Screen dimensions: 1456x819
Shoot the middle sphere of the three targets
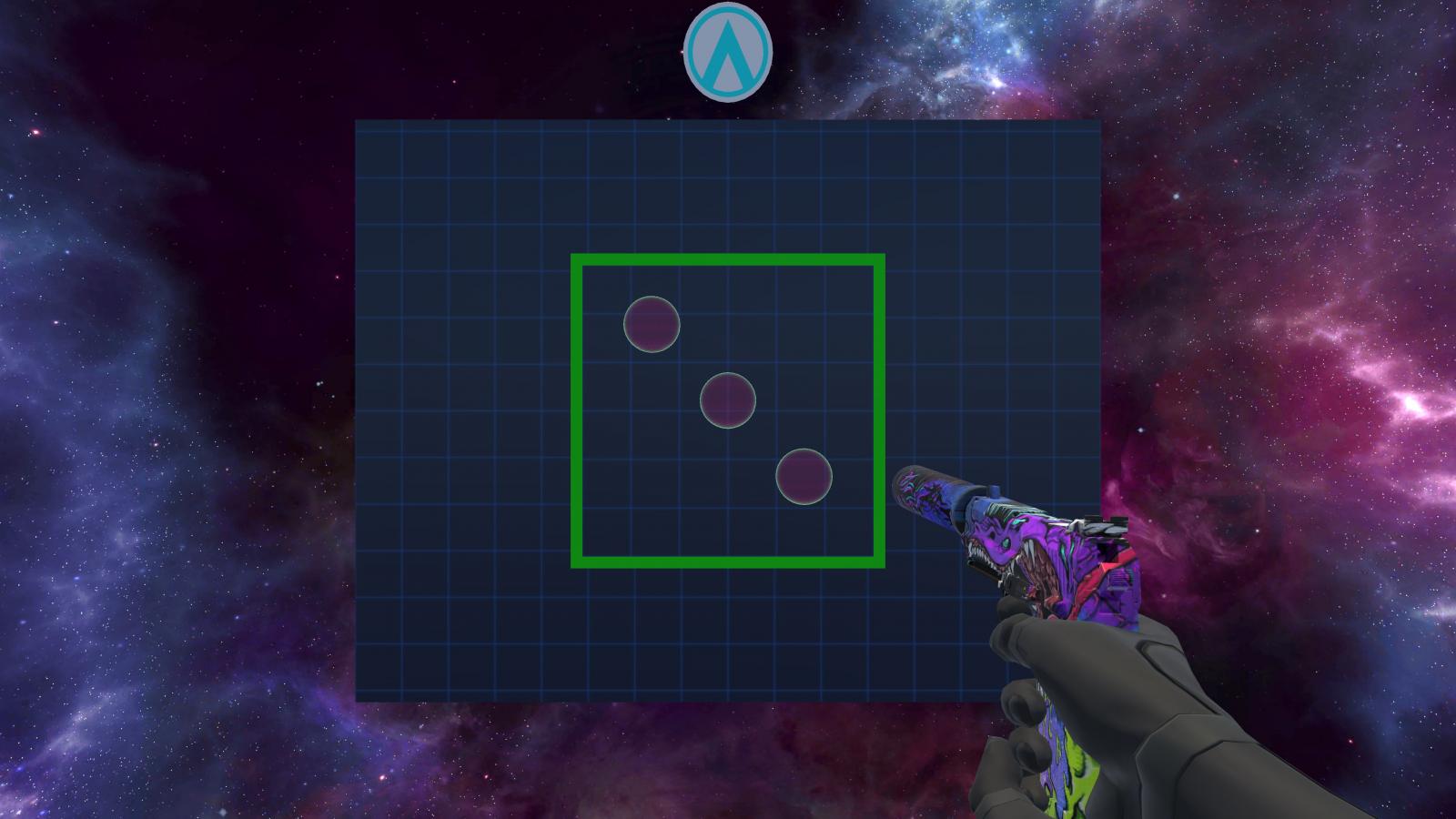click(x=727, y=400)
